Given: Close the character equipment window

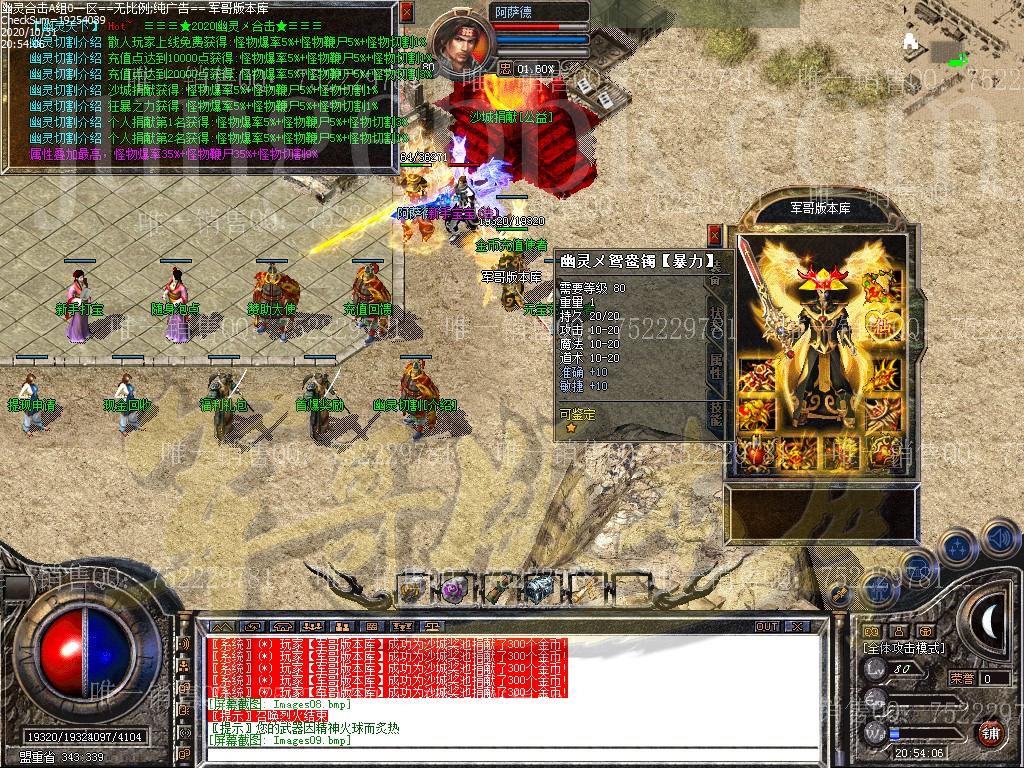Looking at the screenshot, I should [714, 235].
